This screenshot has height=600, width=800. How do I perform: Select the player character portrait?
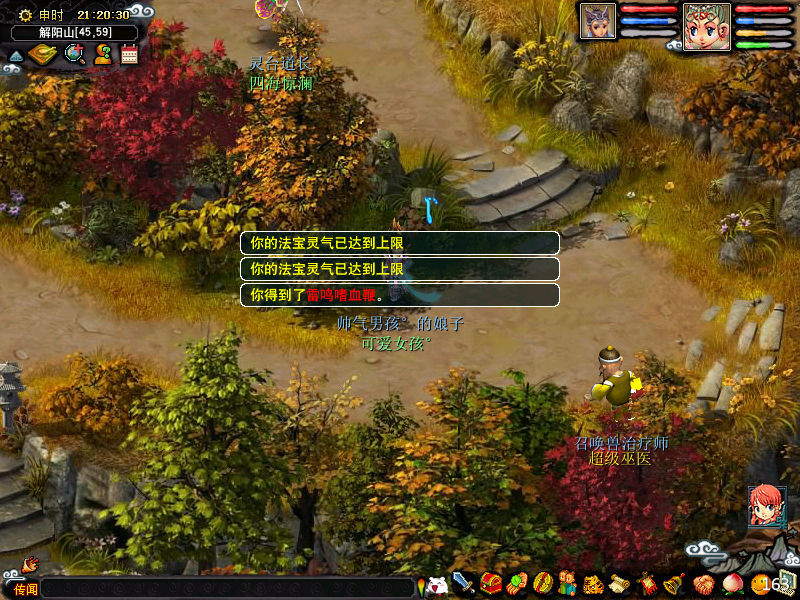coord(707,25)
